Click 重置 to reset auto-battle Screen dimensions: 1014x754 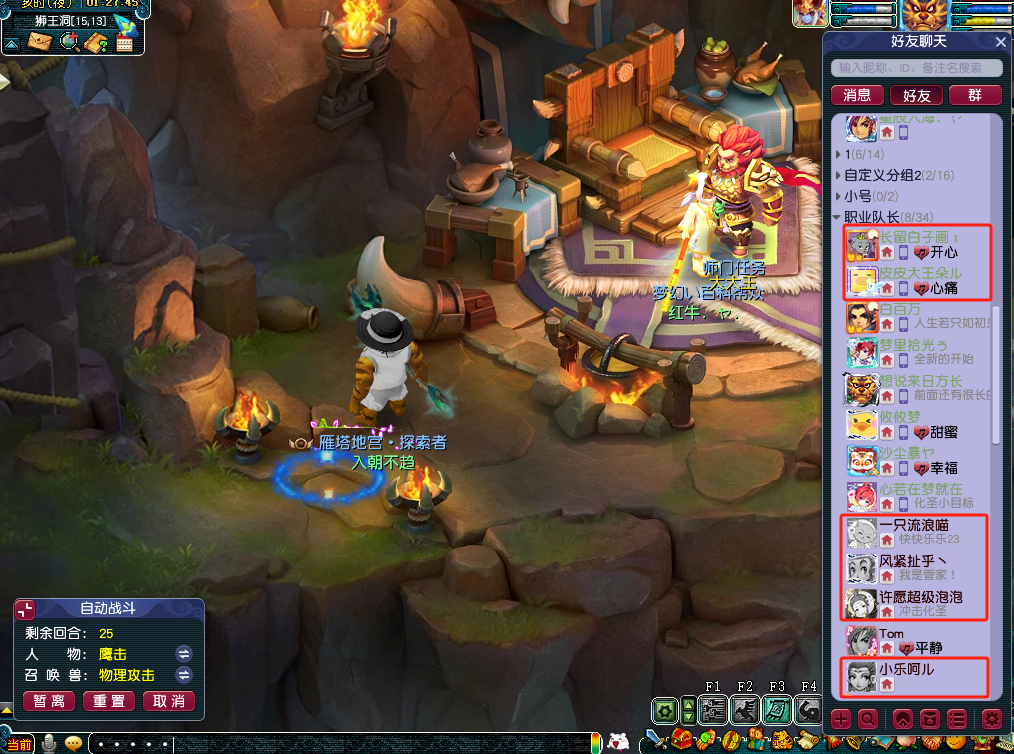(109, 701)
